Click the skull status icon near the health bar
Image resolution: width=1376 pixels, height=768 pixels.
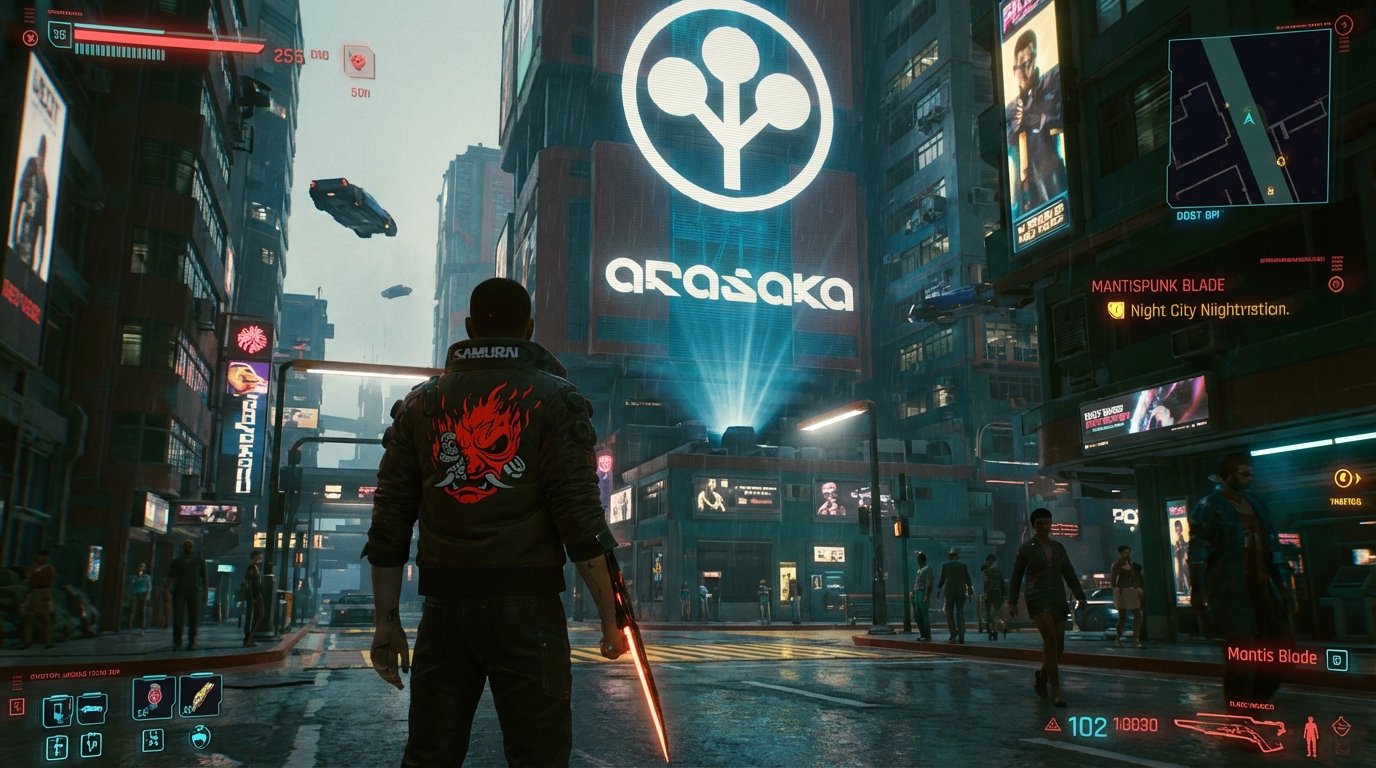click(30, 38)
